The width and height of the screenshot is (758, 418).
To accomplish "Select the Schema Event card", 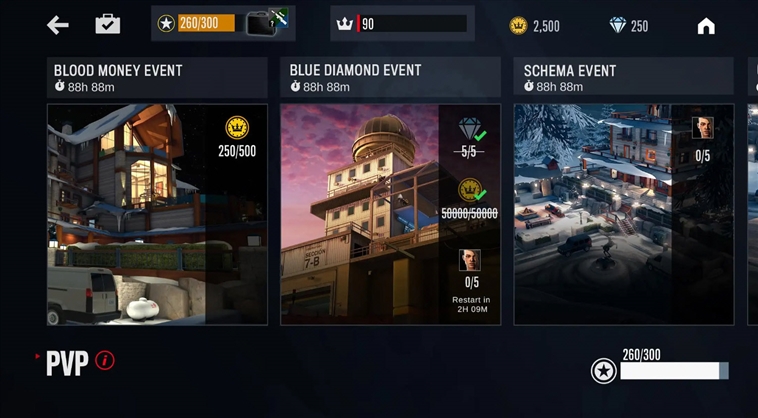I will [x=623, y=214].
